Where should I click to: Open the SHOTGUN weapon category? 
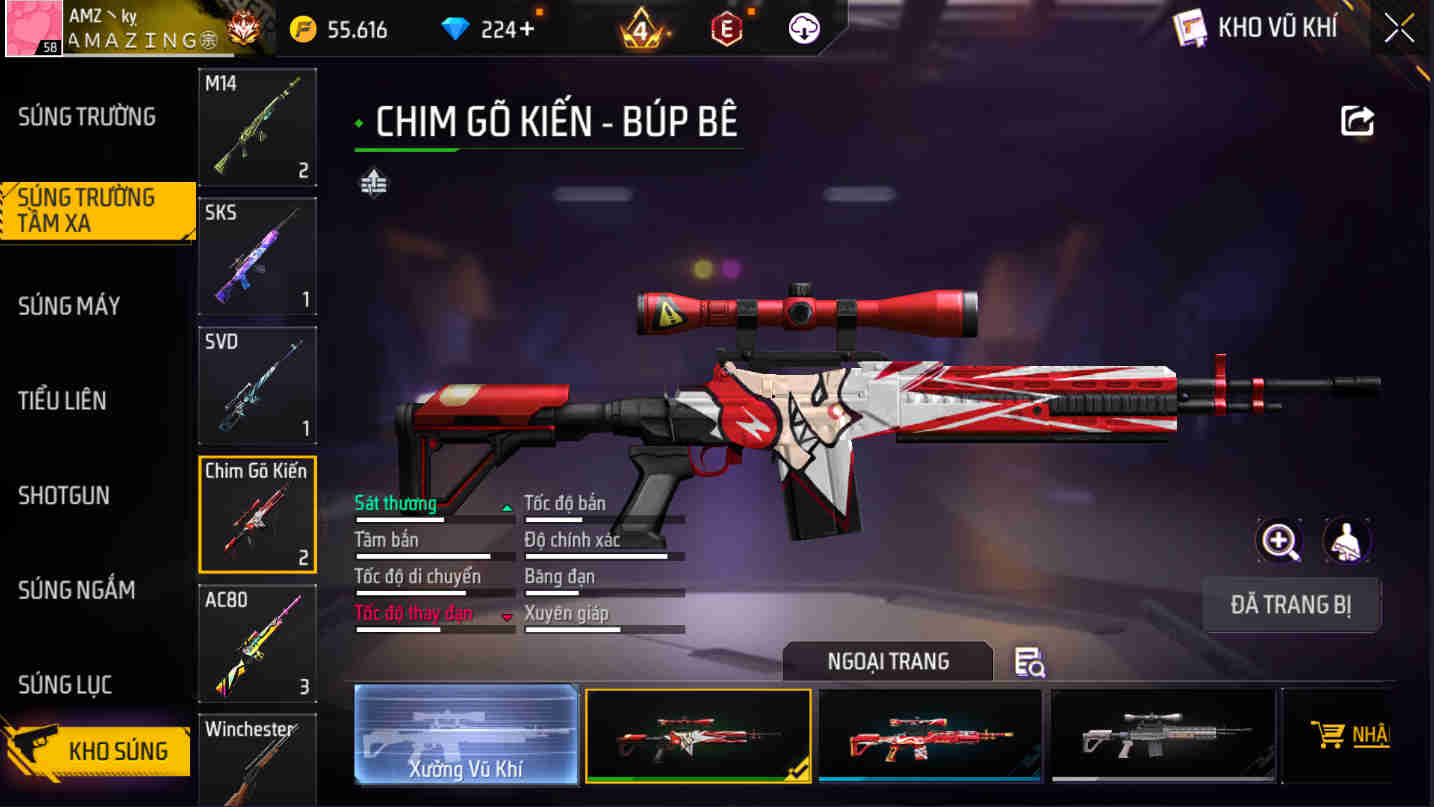click(x=63, y=495)
